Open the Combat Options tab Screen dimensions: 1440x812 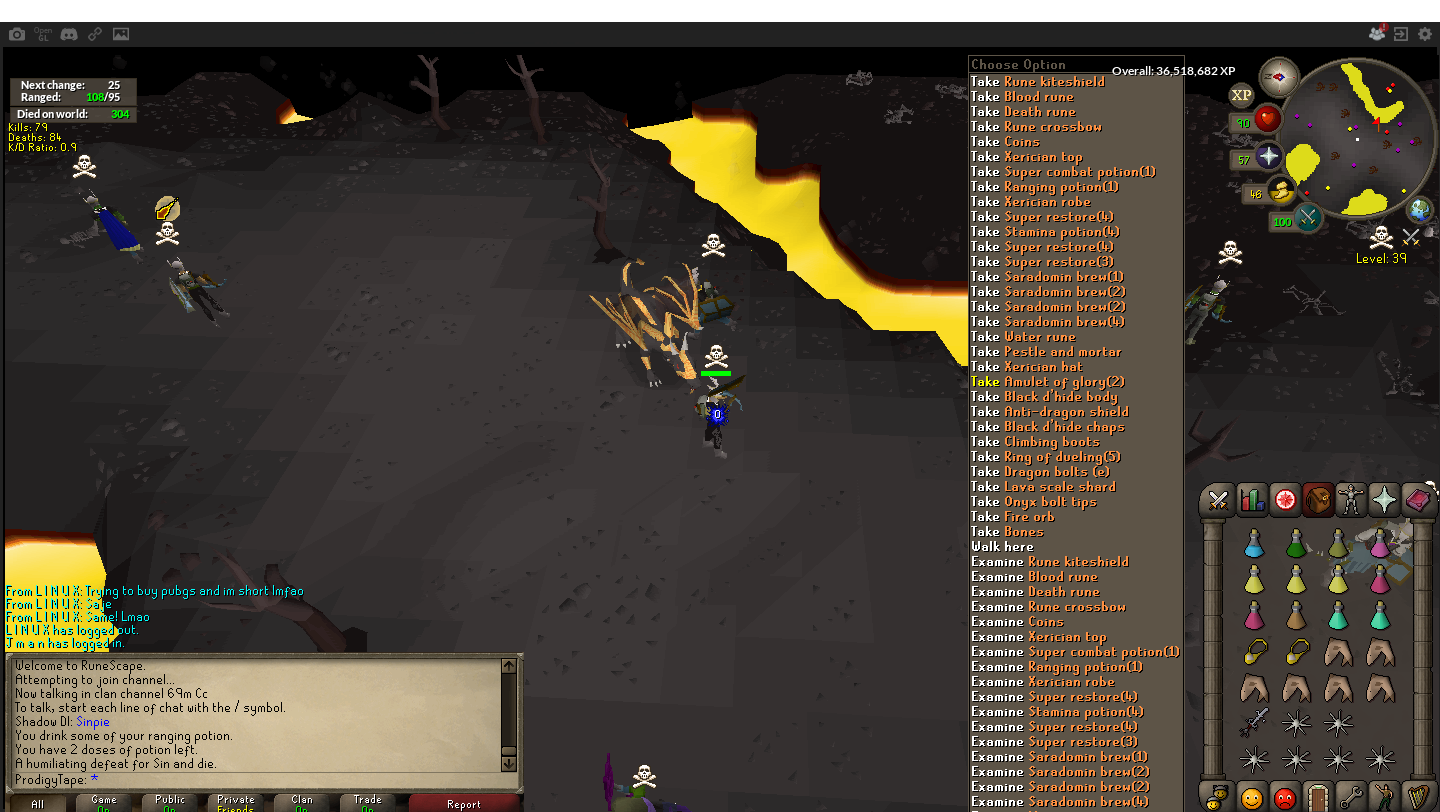click(1218, 499)
